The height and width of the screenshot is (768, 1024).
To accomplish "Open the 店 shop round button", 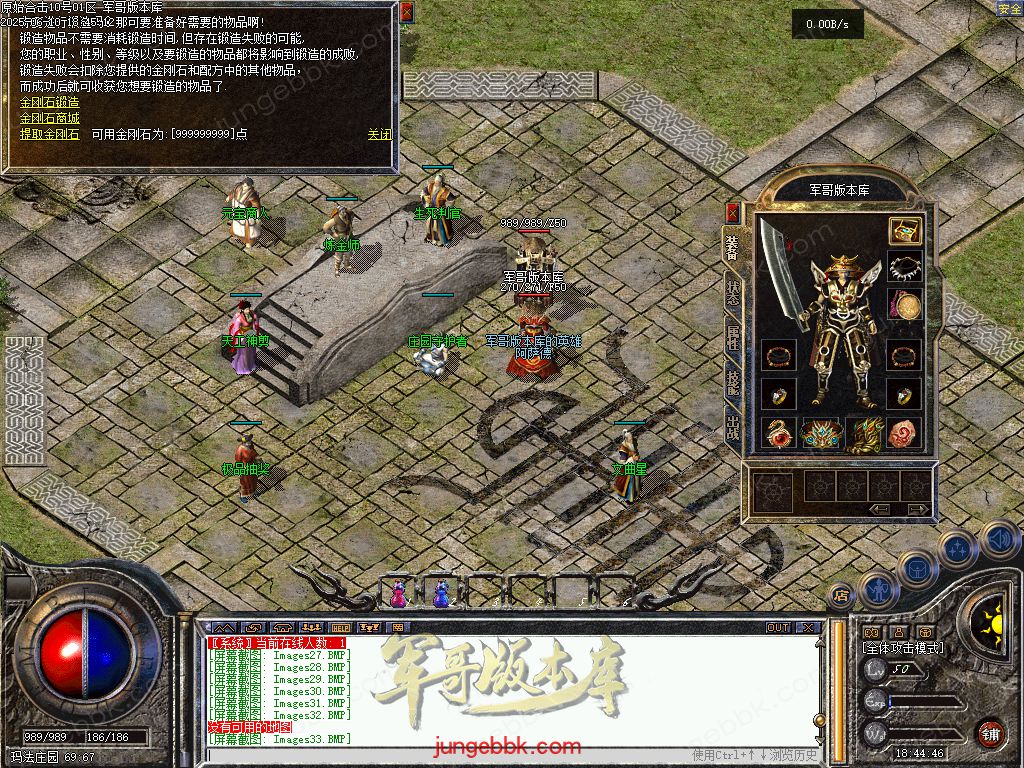I will tap(841, 594).
